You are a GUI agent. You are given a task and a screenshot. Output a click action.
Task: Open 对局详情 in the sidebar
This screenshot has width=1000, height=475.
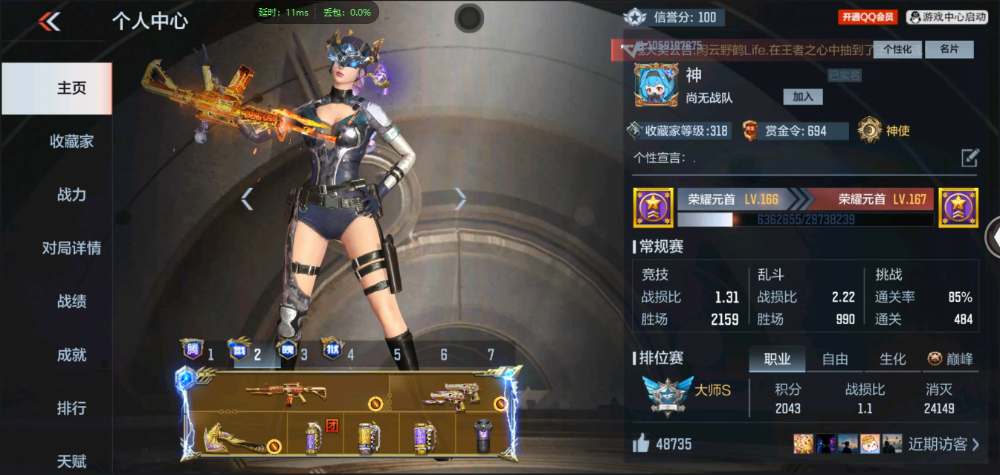coord(71,248)
